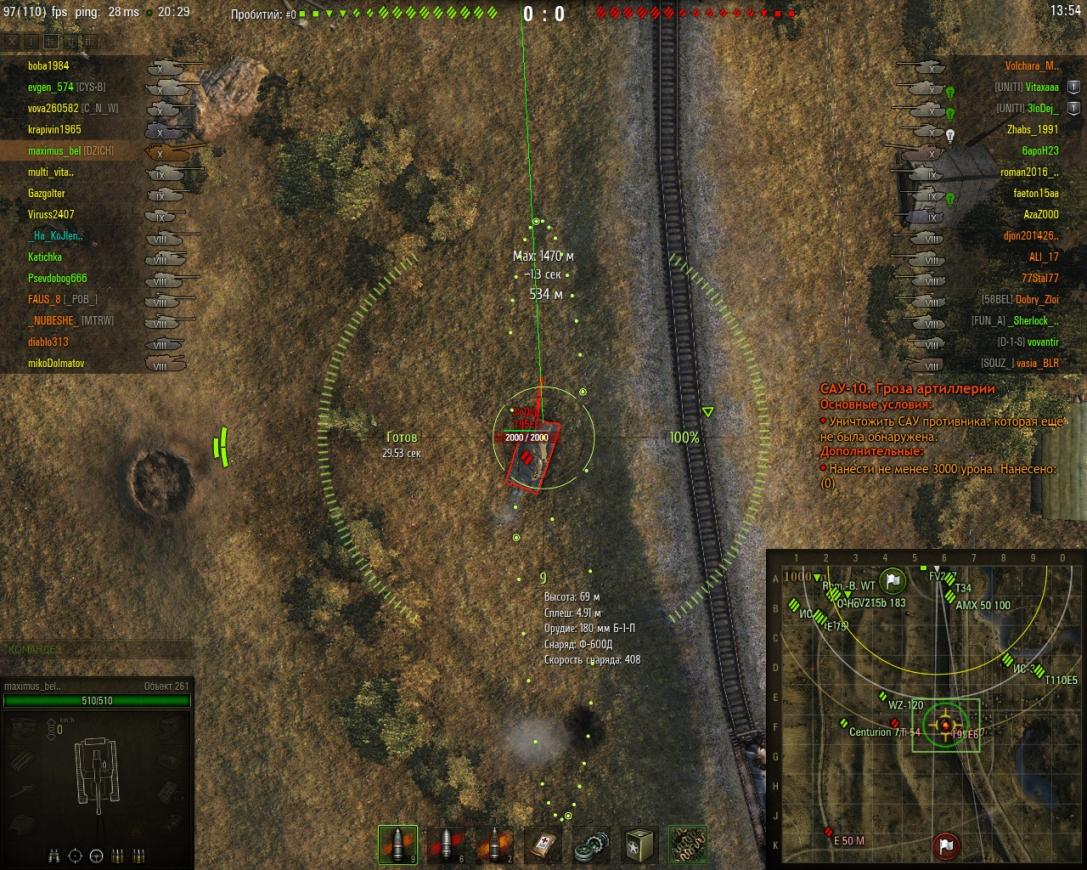
Task: Ping the enemy red base flag on minimap
Action: [943, 846]
